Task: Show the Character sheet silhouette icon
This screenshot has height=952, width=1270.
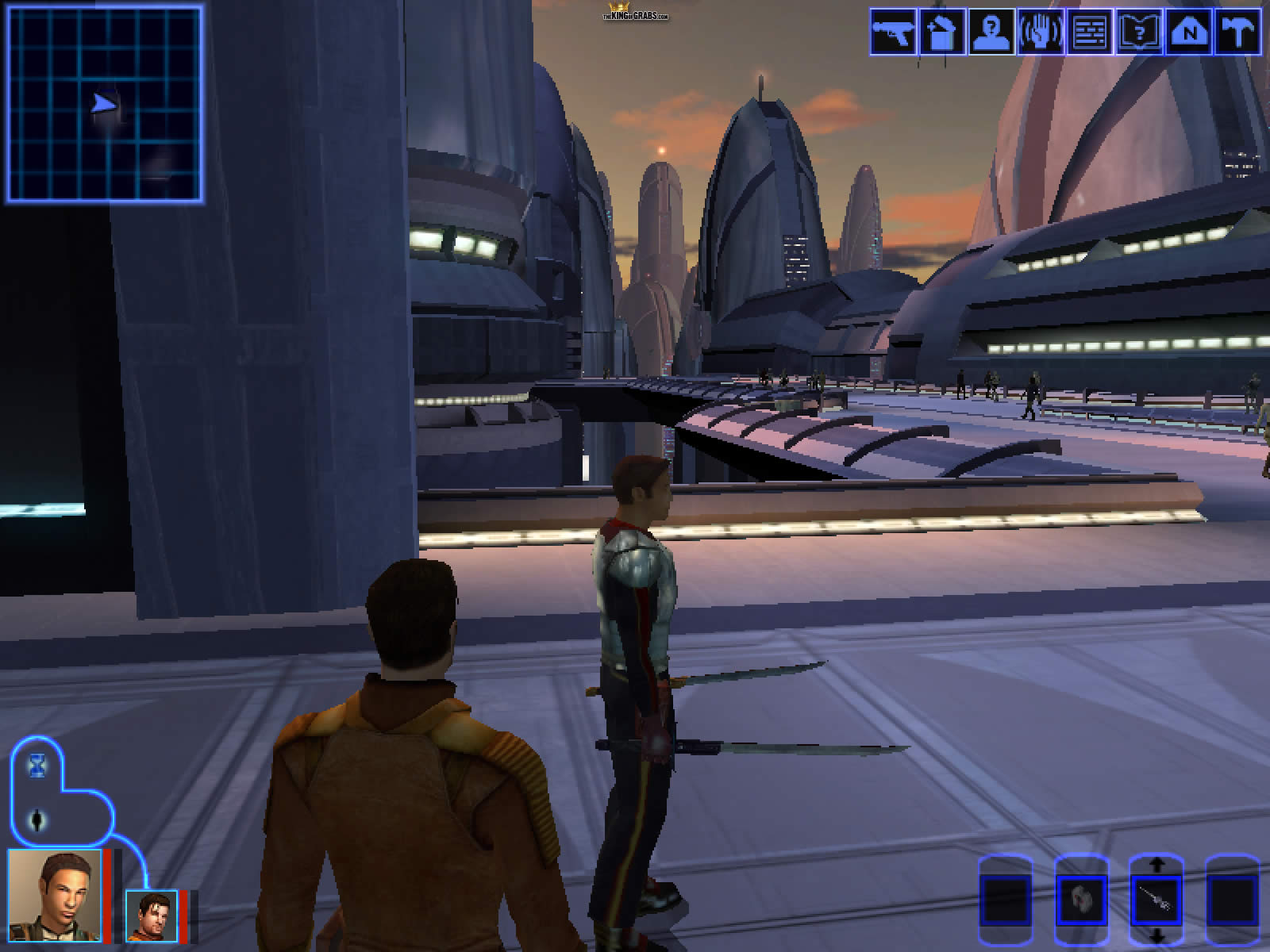Action: click(991, 32)
